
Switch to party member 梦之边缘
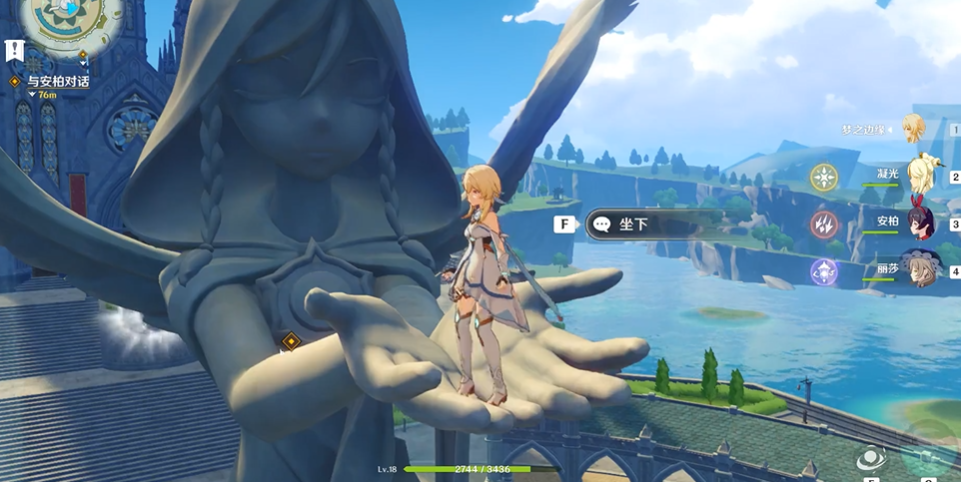pos(913,128)
